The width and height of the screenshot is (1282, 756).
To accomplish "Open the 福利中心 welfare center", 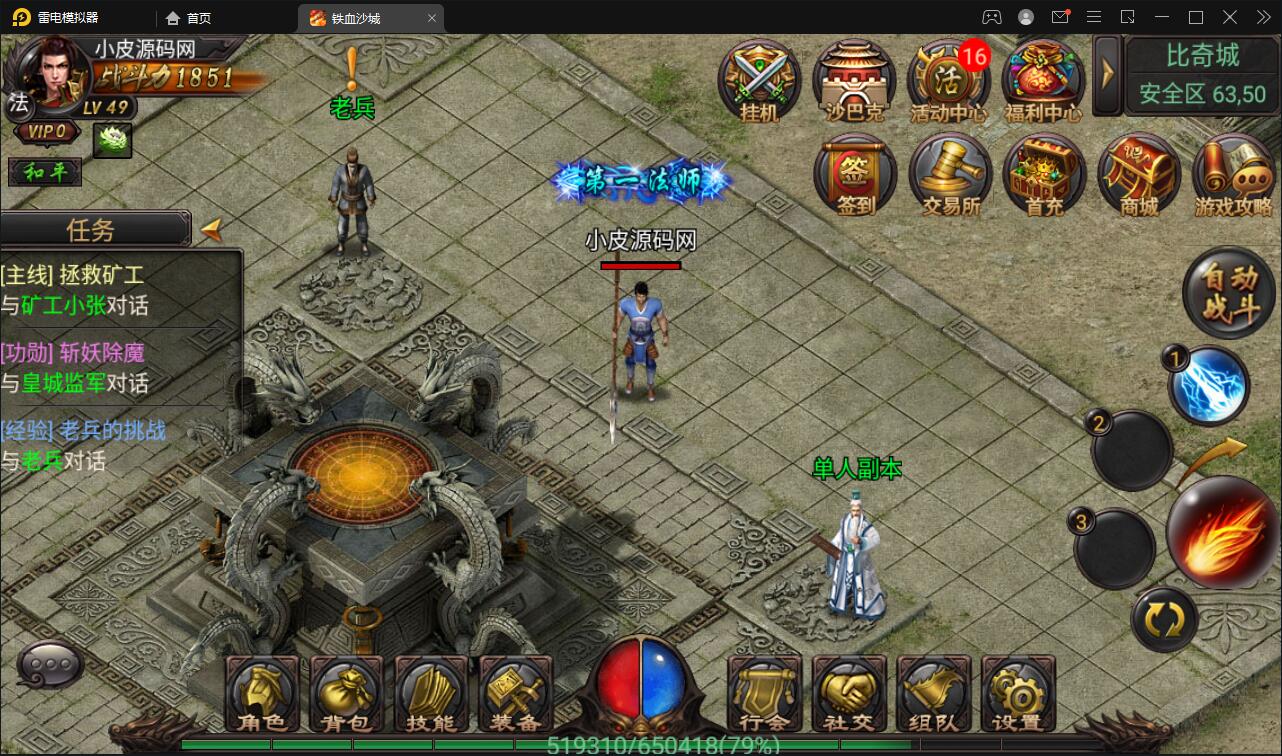I will (1042, 80).
